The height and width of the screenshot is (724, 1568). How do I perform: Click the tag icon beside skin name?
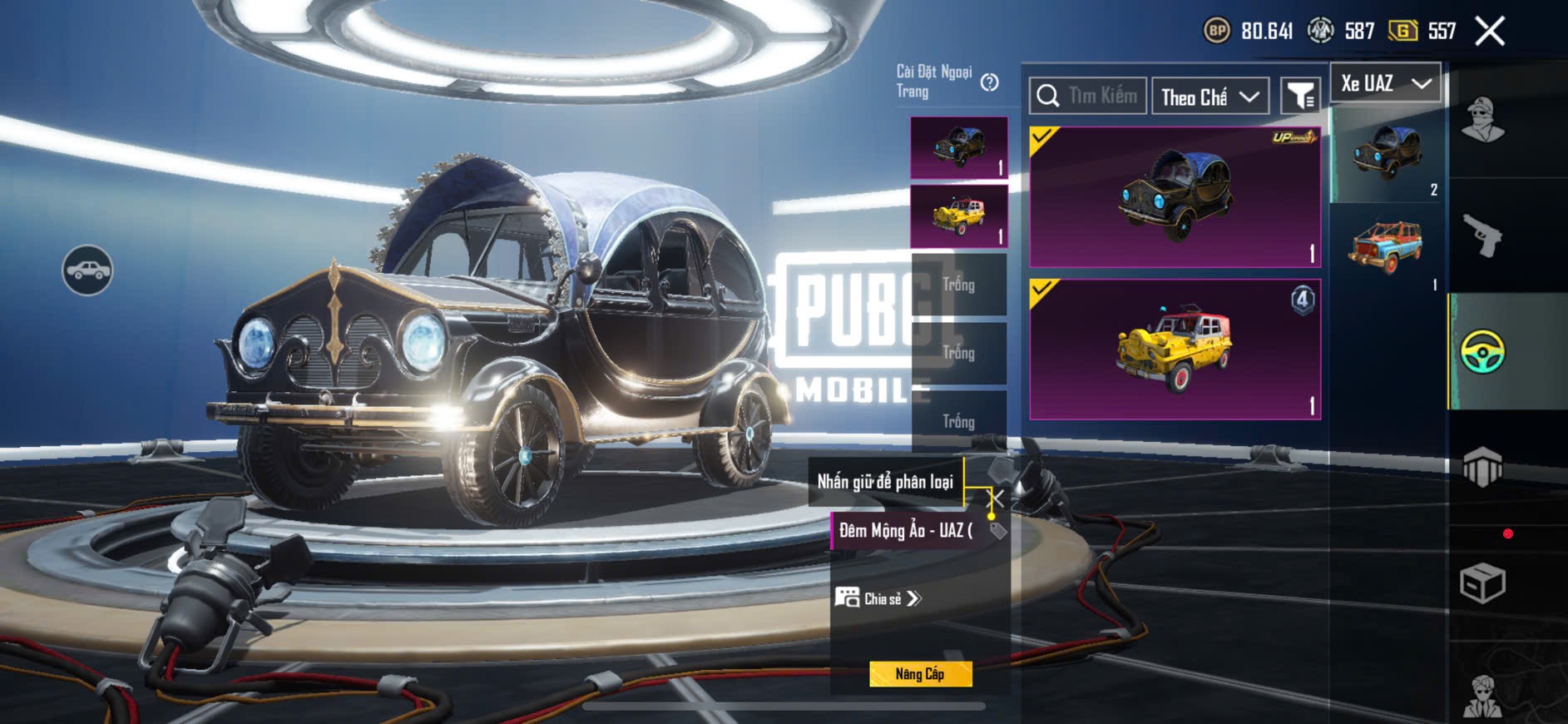(x=998, y=531)
